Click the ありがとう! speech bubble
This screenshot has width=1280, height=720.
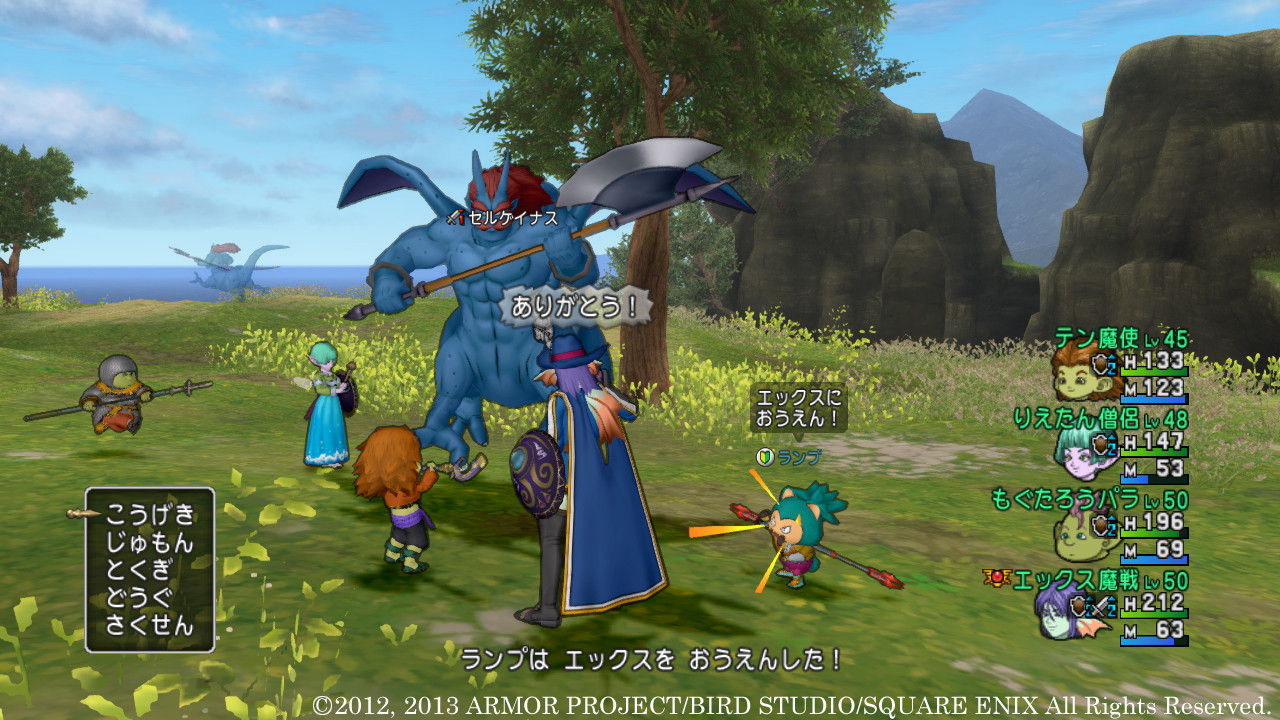tap(575, 308)
